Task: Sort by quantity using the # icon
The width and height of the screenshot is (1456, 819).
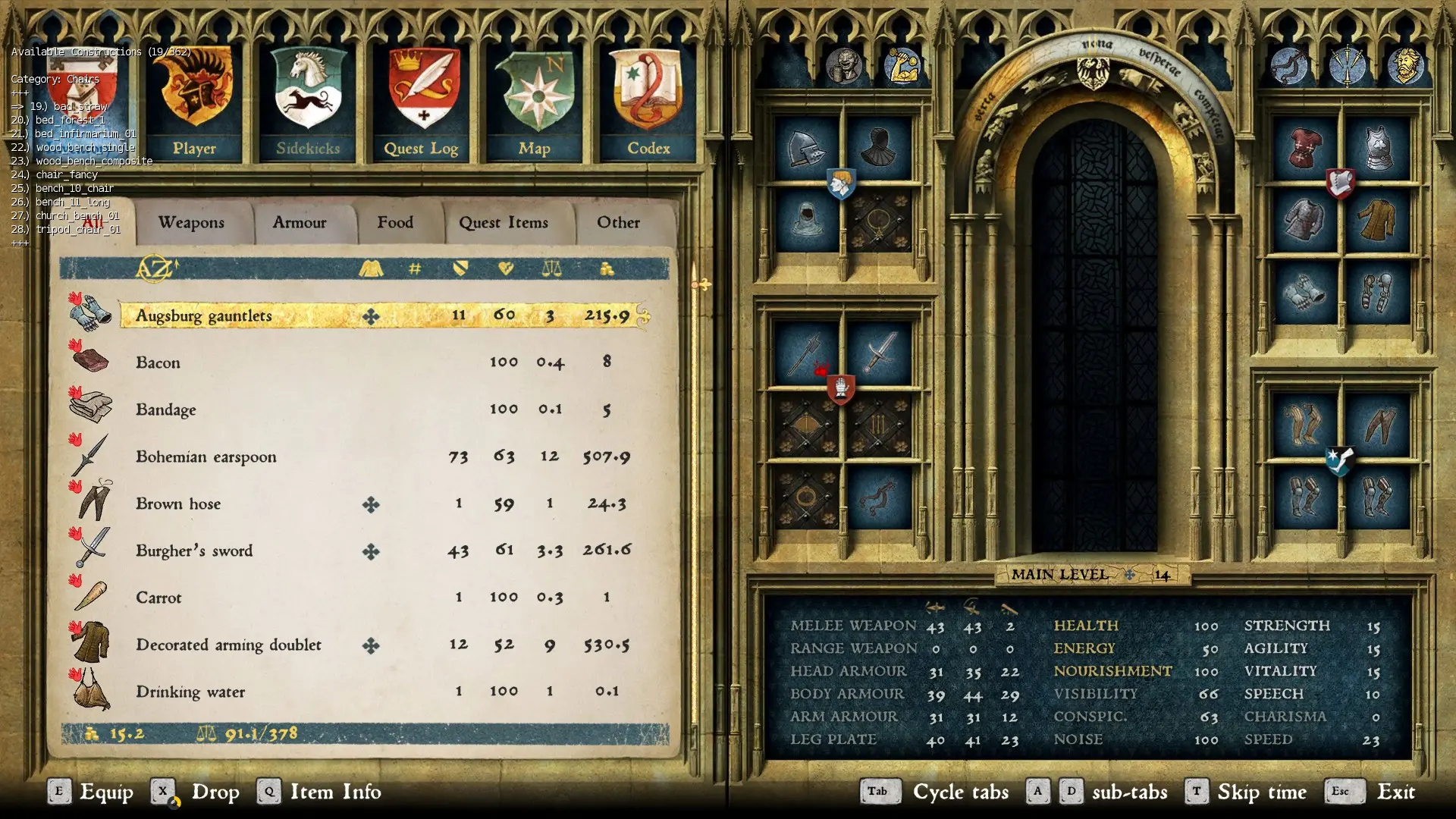Action: [x=413, y=267]
